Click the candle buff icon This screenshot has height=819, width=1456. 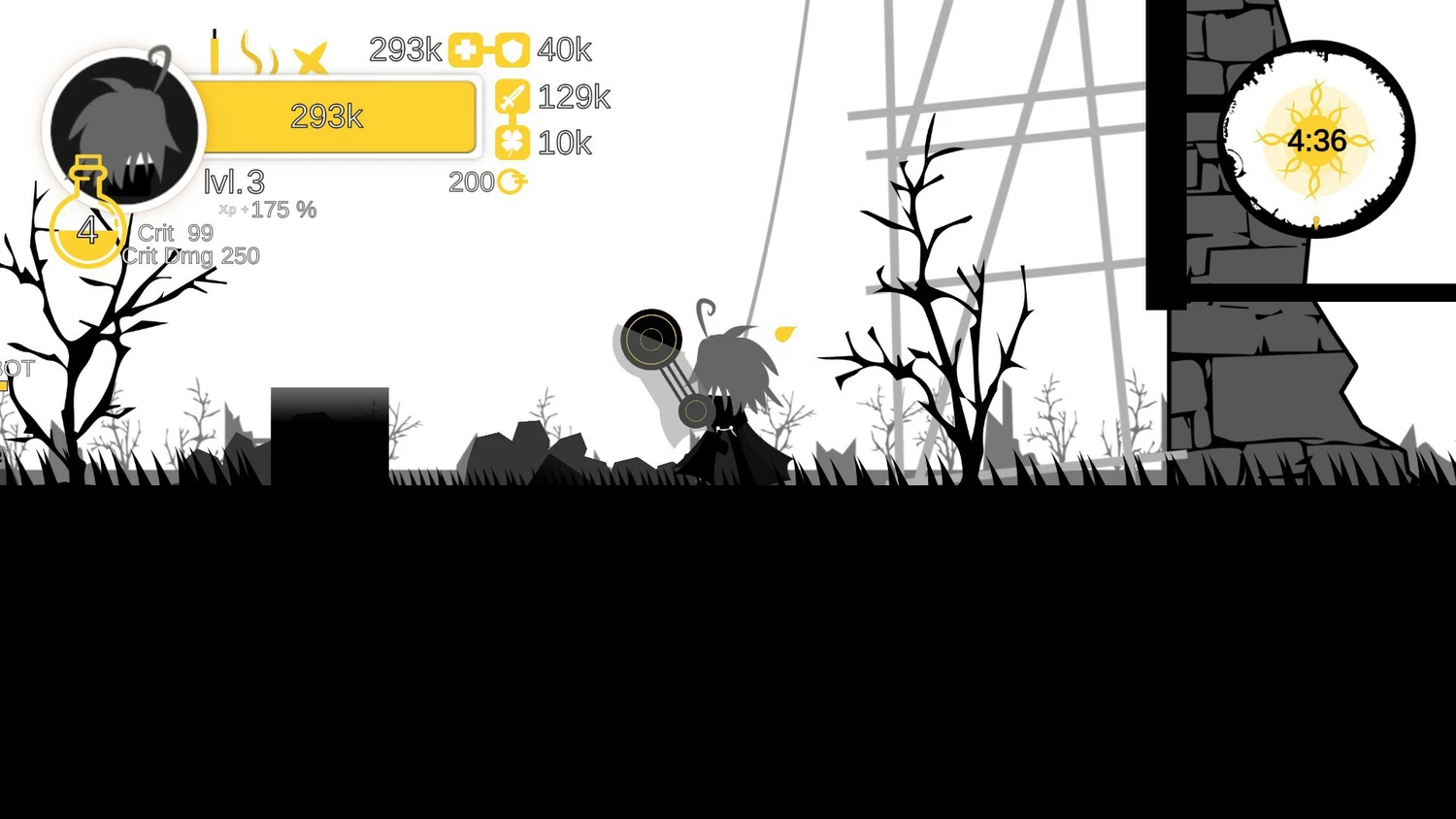click(215, 52)
